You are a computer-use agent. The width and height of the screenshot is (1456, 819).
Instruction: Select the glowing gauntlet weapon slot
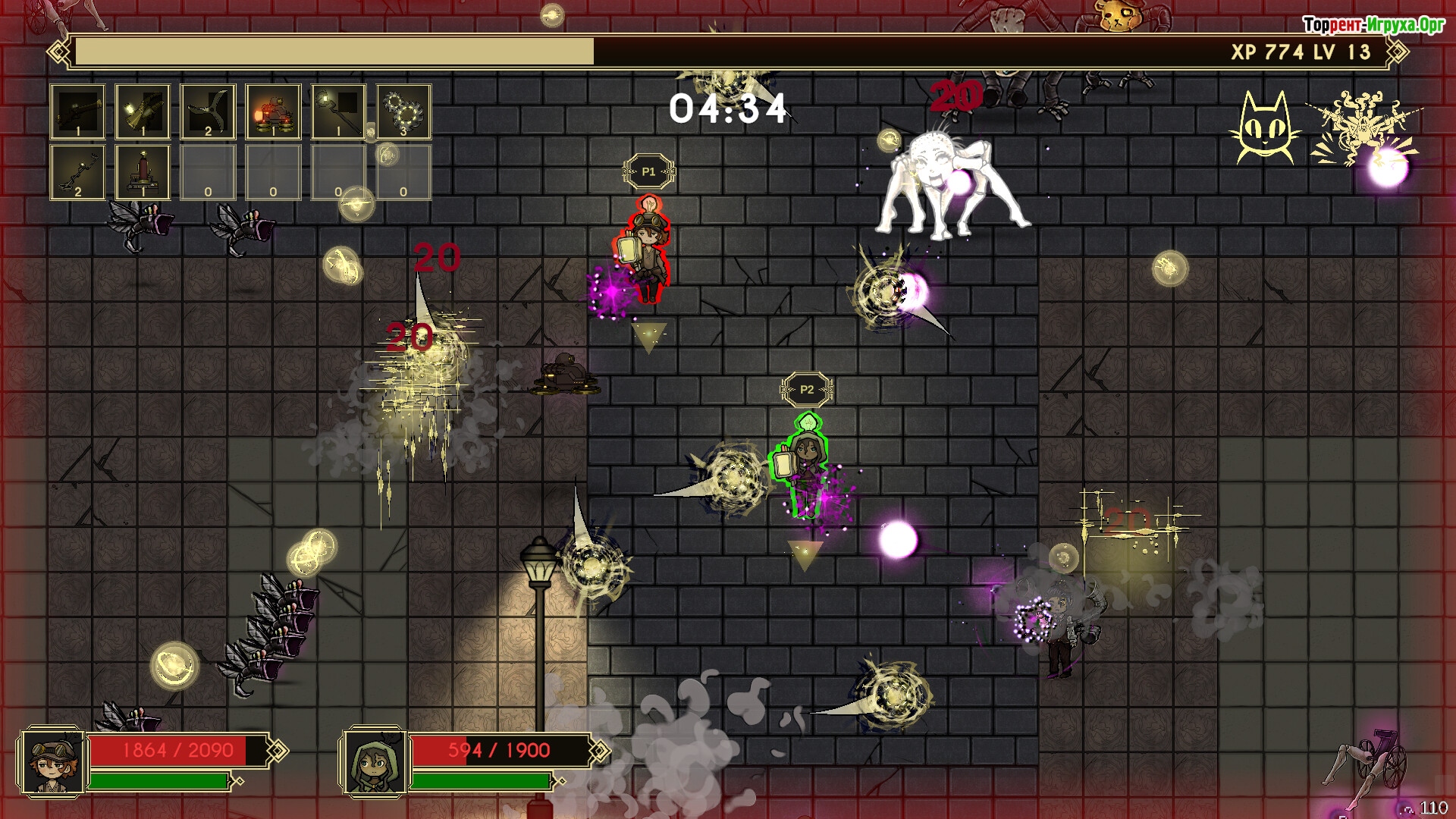(x=143, y=111)
